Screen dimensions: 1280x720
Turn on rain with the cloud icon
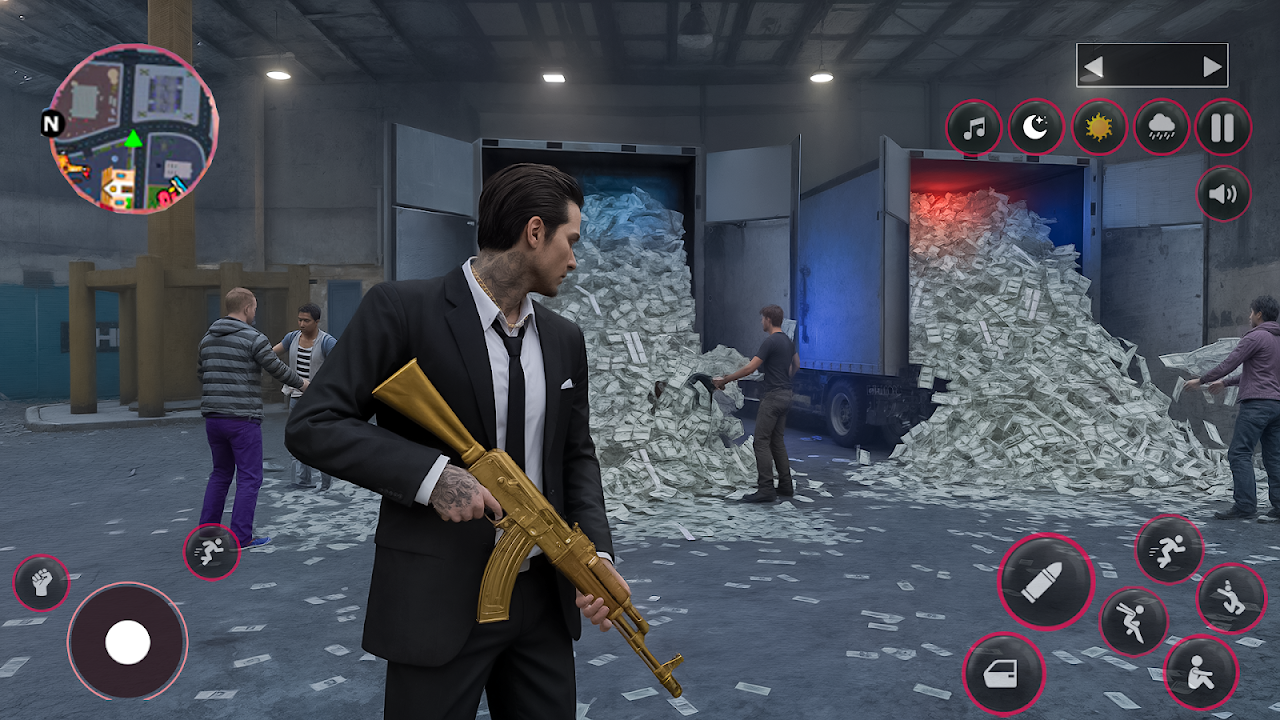click(1161, 128)
